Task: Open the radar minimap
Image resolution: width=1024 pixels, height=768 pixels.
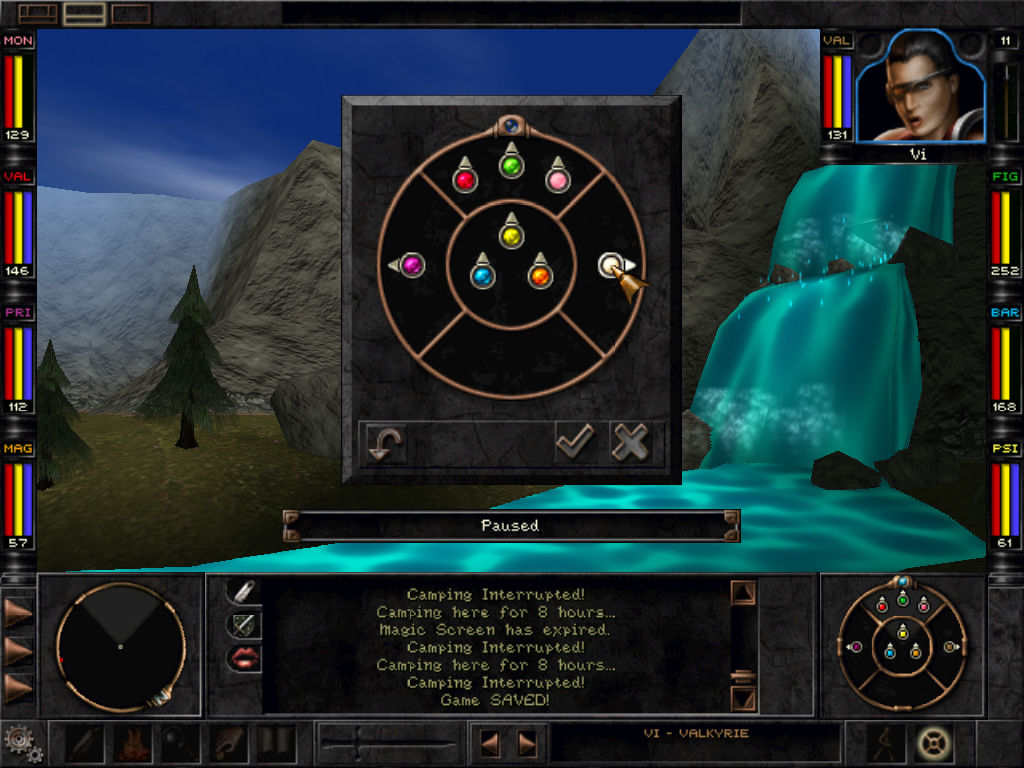Action: pos(120,646)
